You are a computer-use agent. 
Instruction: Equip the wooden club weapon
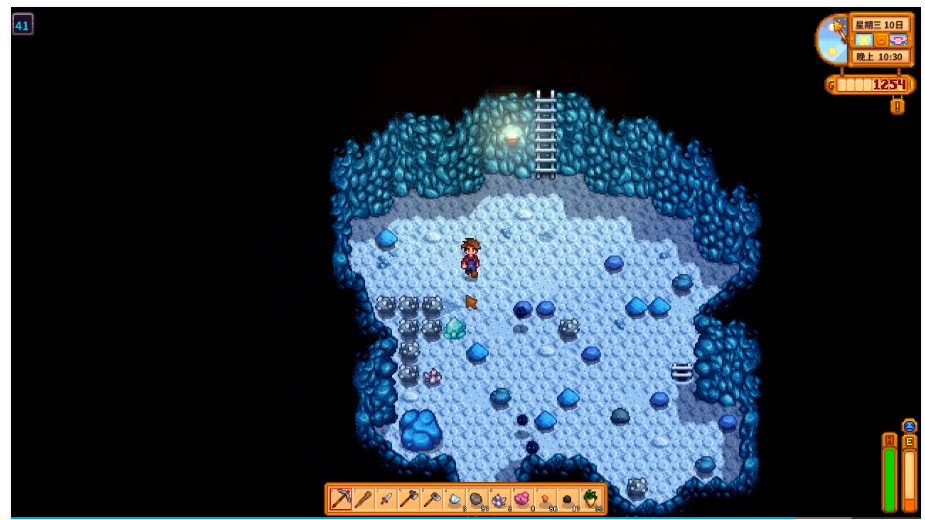[x=364, y=498]
